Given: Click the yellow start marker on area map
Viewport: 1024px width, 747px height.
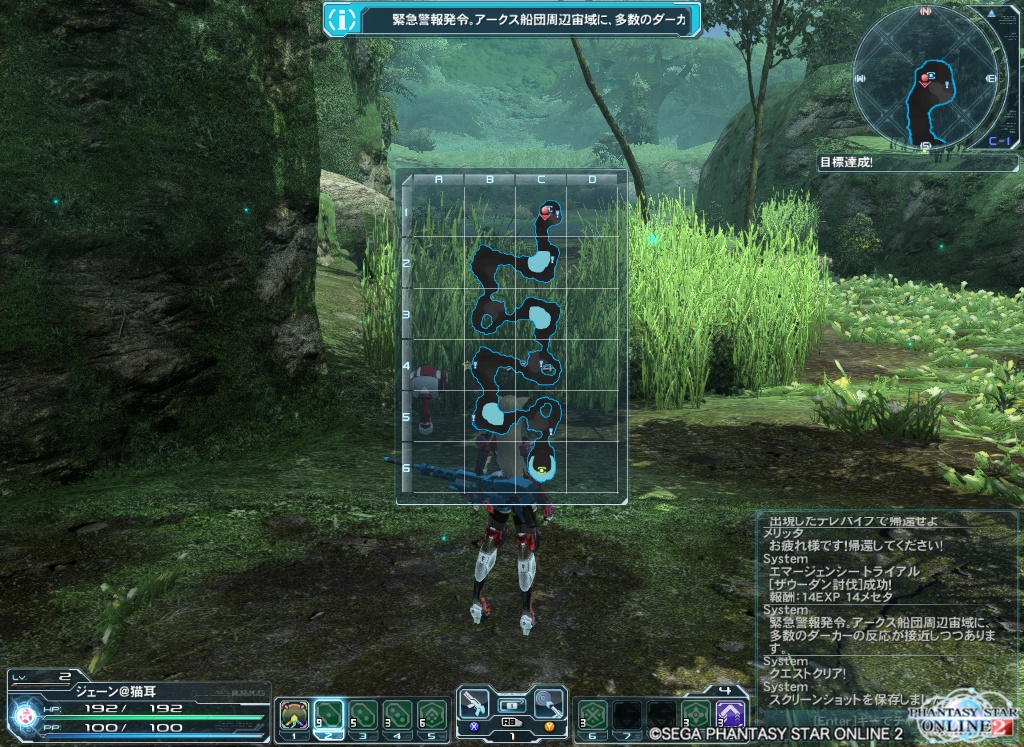Looking at the screenshot, I should pos(541,467).
